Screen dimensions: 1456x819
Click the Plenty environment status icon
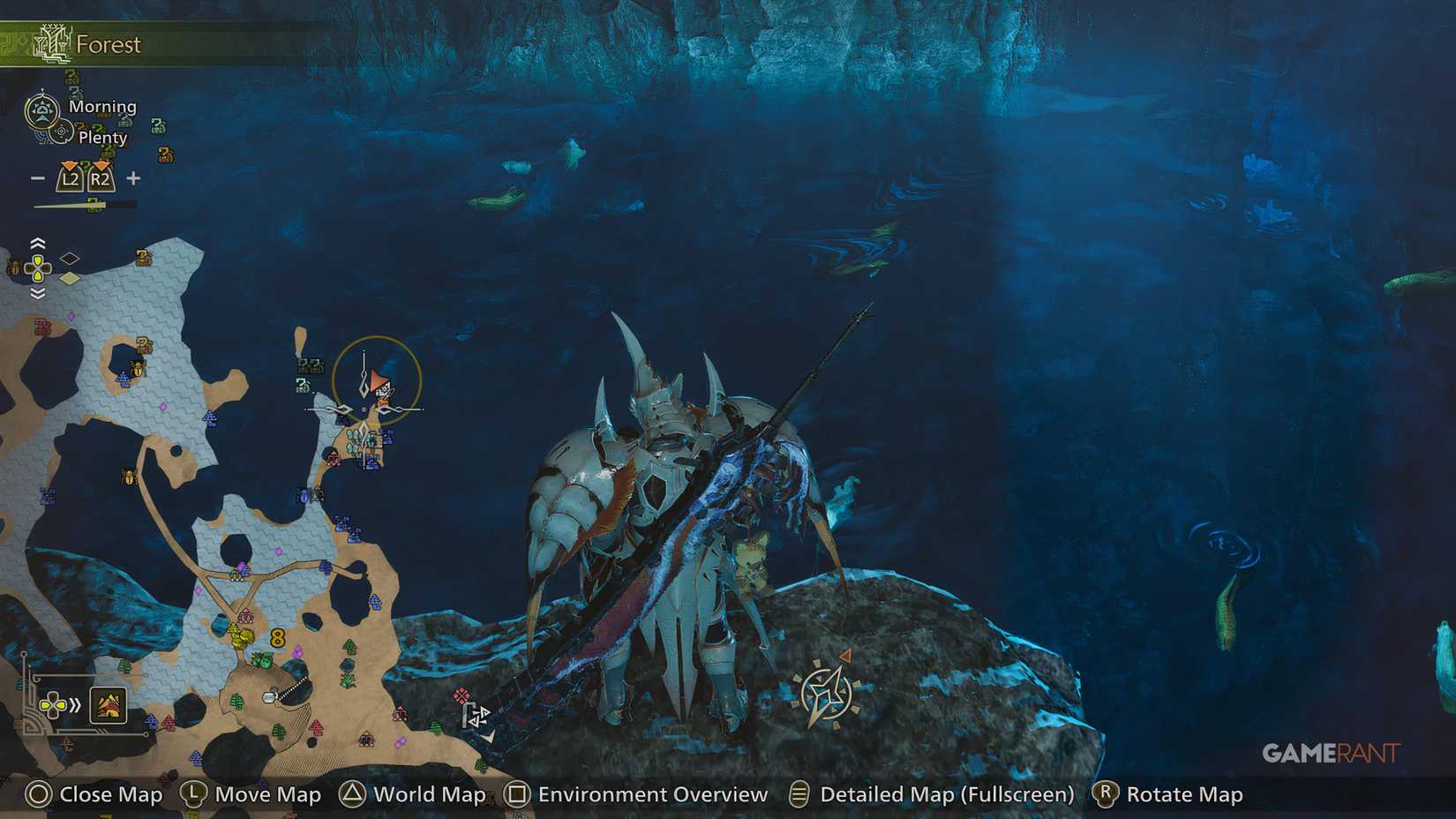point(62,132)
